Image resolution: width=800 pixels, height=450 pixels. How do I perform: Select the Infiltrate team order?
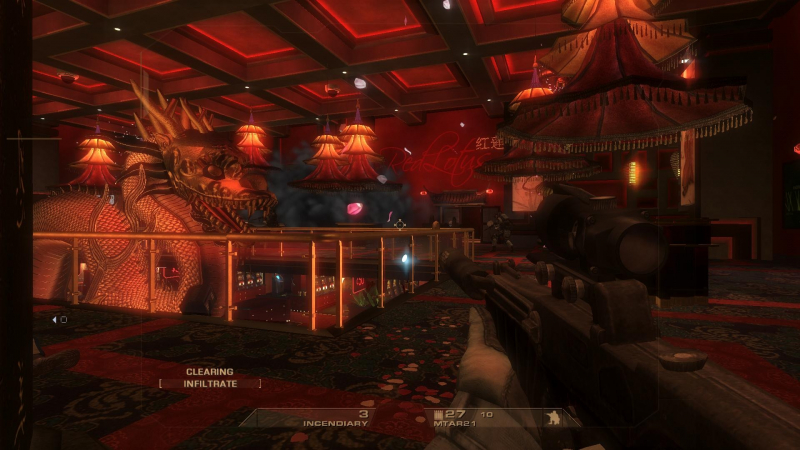coord(209,383)
